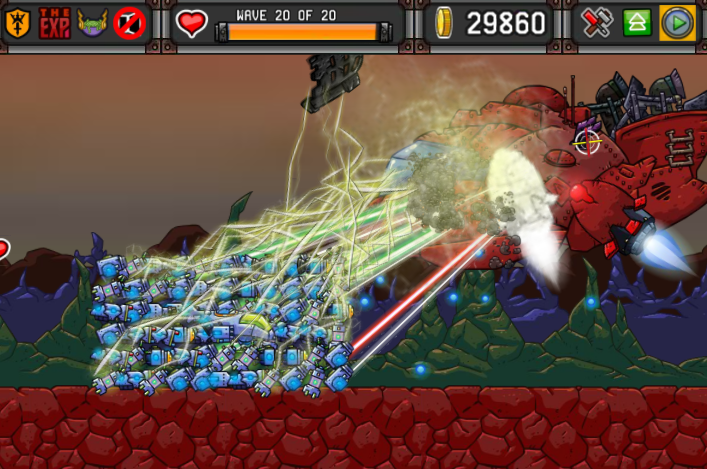Open the hammer and wrench build tools
Viewport: 707px width, 469px height.
[597, 23]
